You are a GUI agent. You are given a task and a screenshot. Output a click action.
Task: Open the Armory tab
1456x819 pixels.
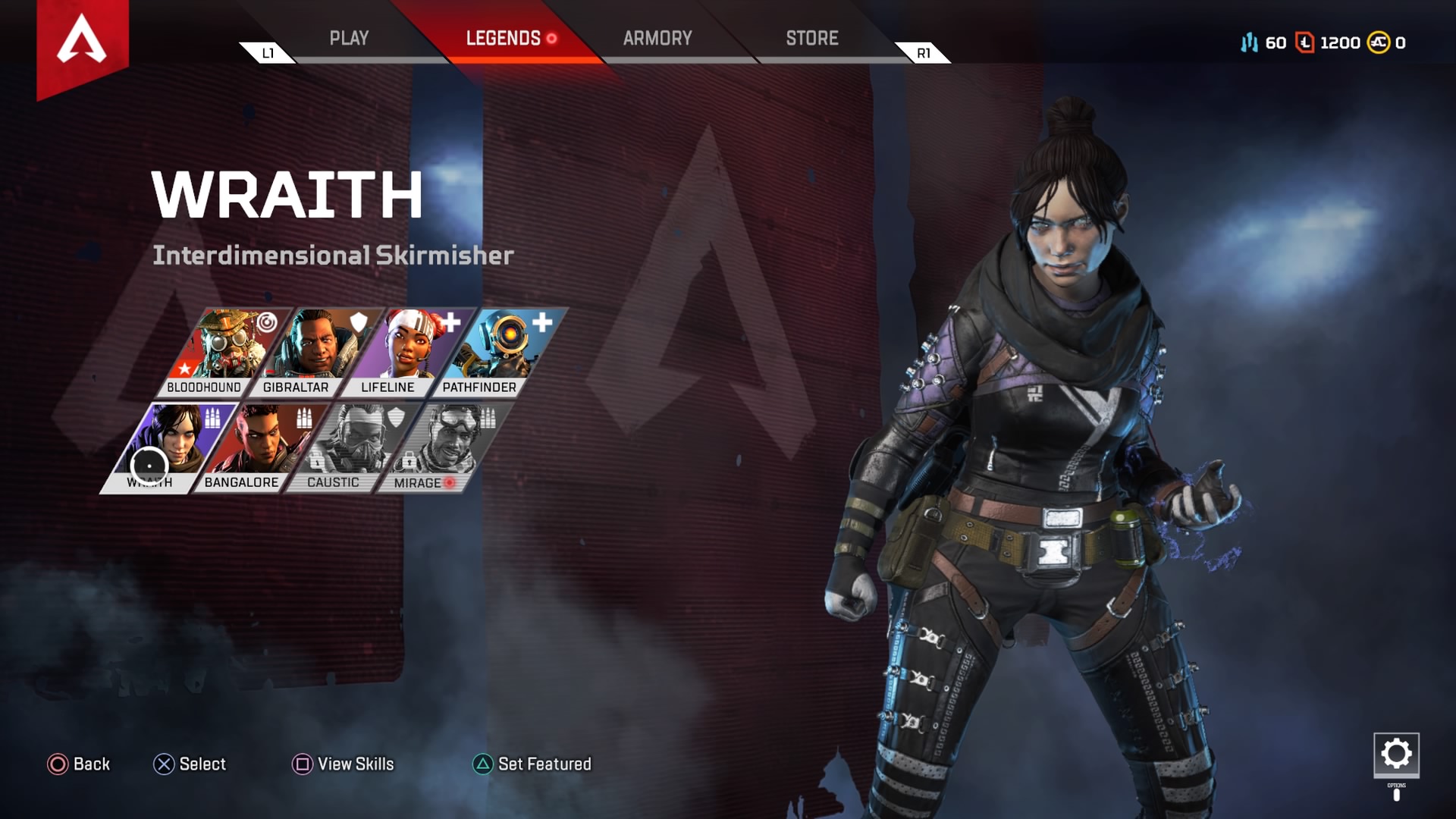[x=657, y=39]
